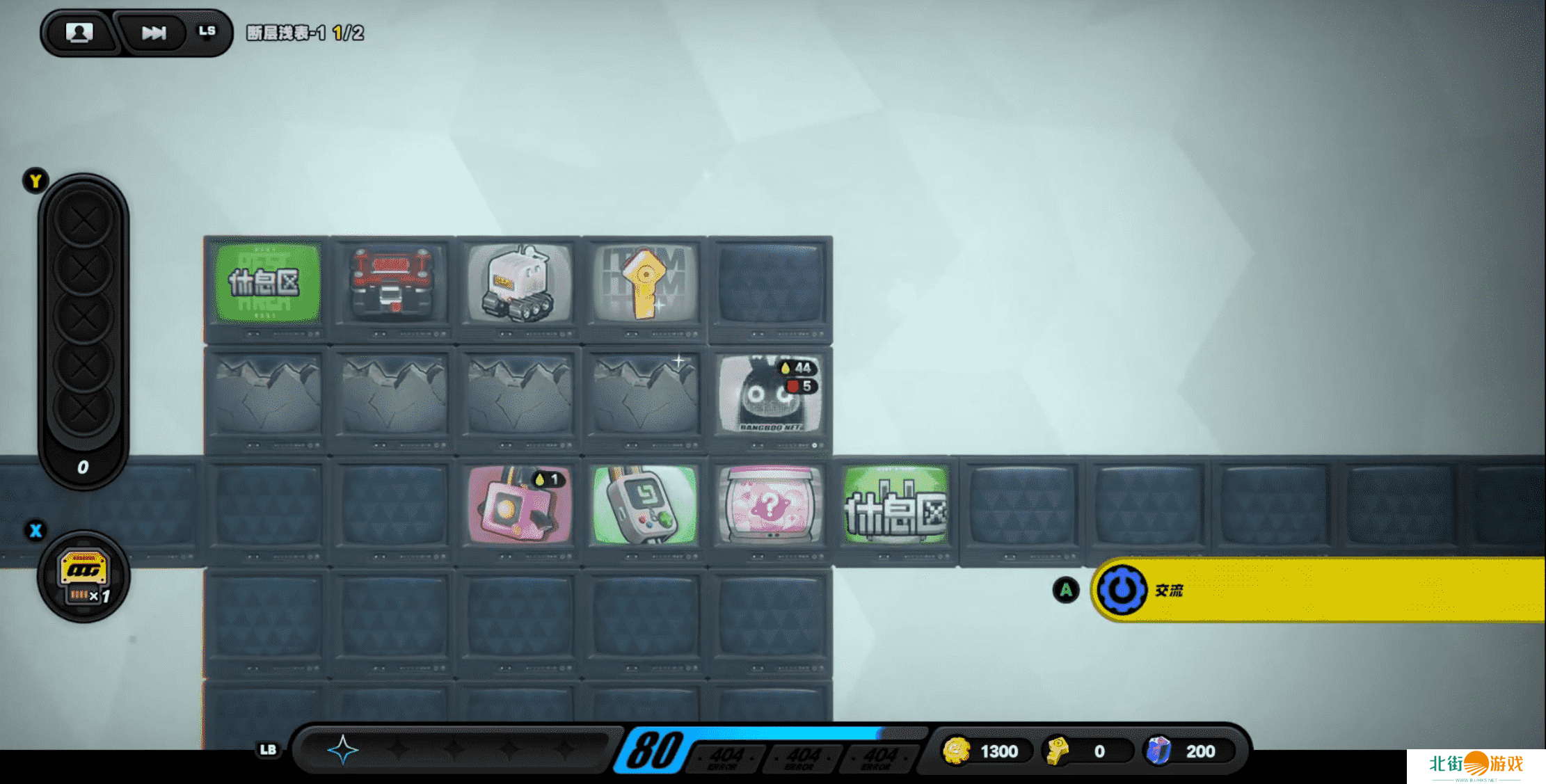Select the golden key item tile
Viewport: 1546px width, 784px height.
pos(644,284)
